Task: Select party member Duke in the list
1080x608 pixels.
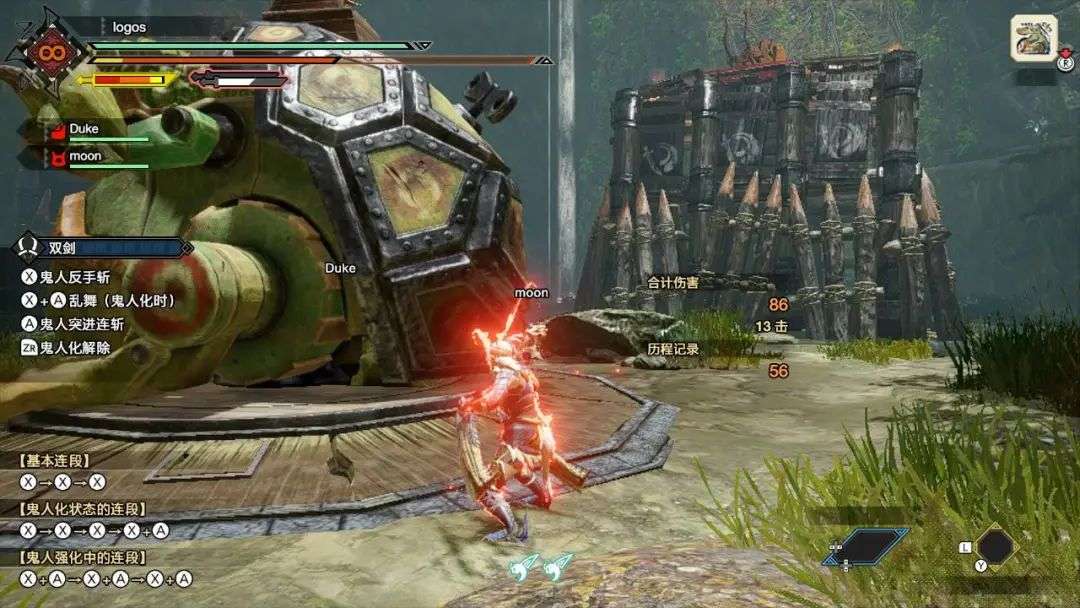Action: [x=84, y=130]
